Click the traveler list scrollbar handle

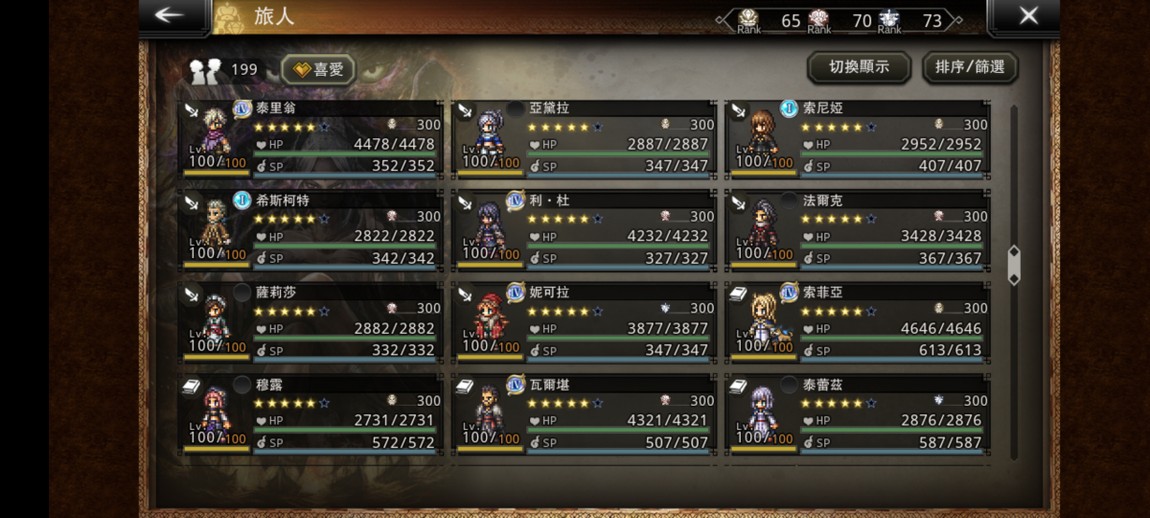click(1014, 265)
